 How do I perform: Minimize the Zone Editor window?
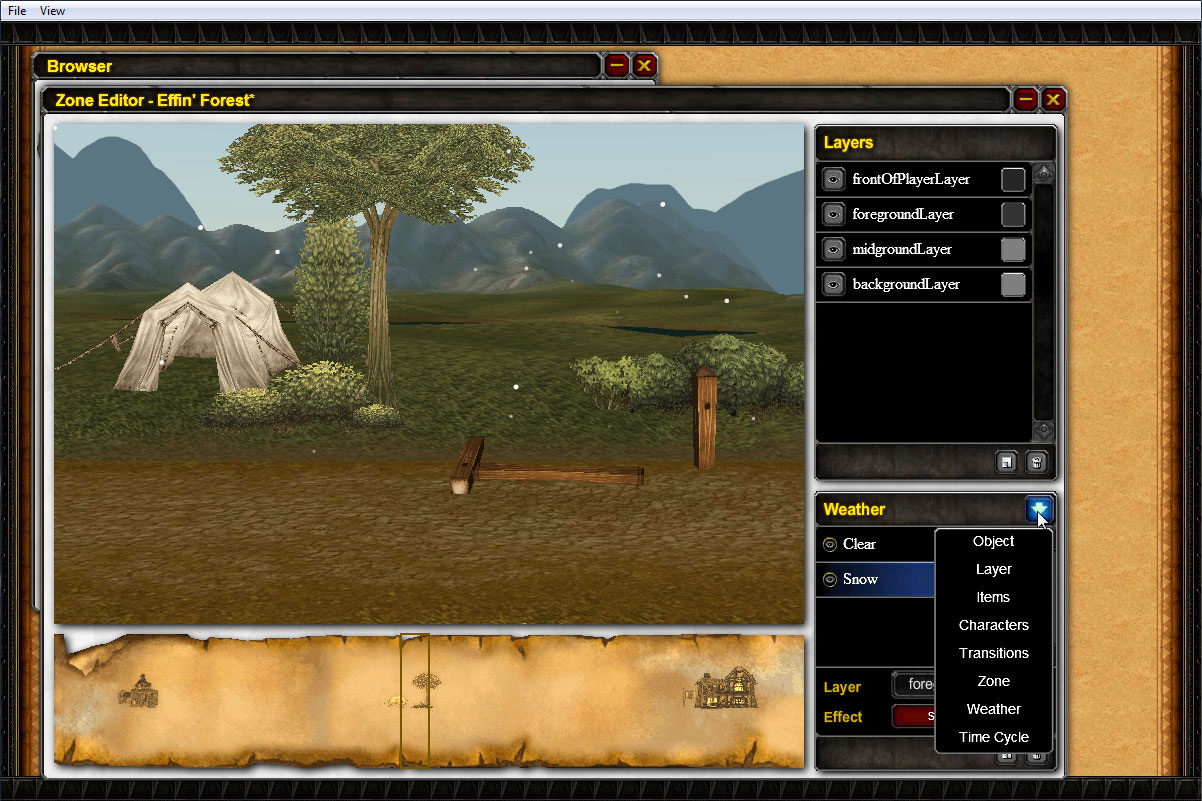pyautogui.click(x=1025, y=99)
